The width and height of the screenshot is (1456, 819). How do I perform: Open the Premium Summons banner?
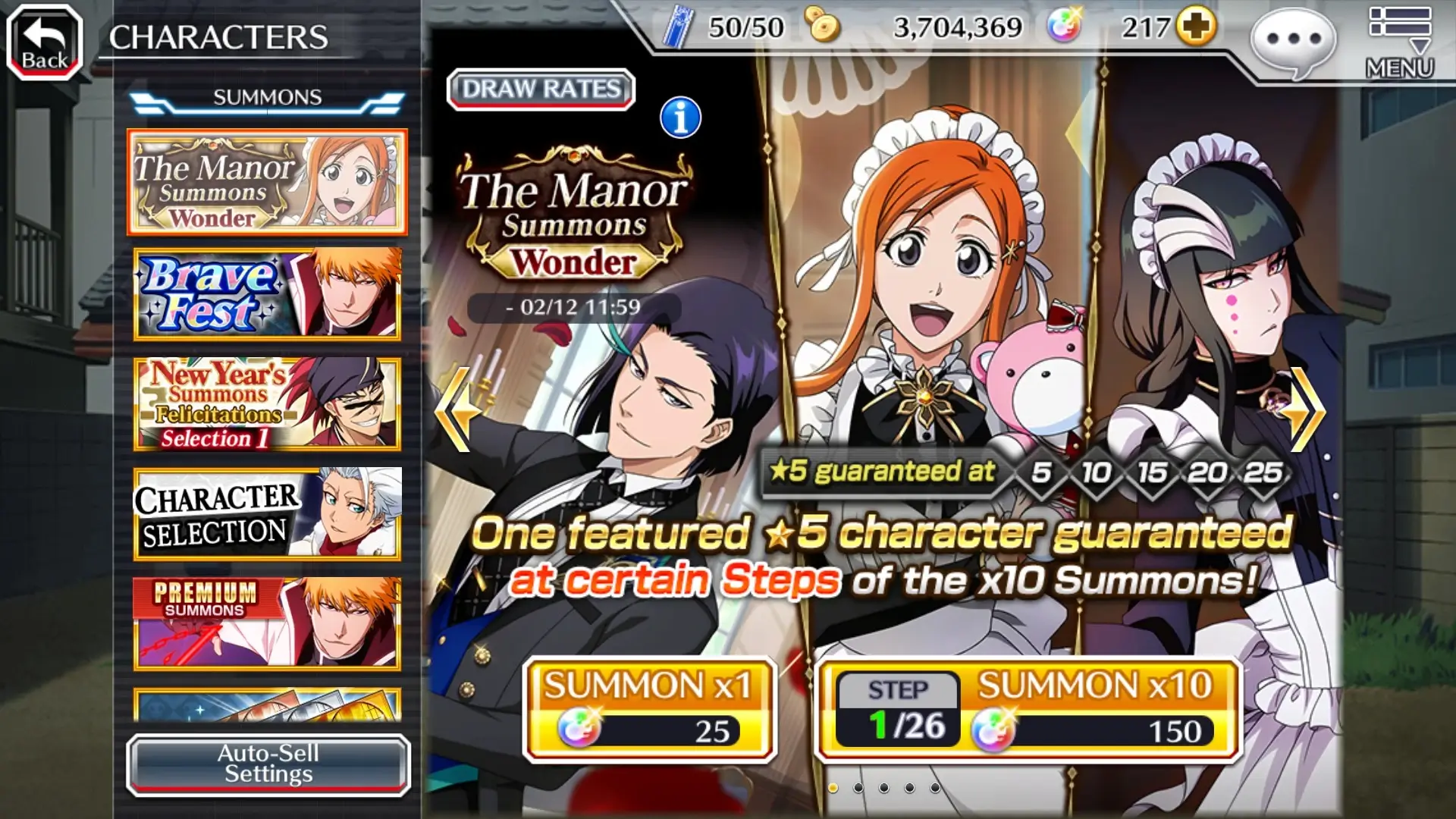tap(266, 622)
